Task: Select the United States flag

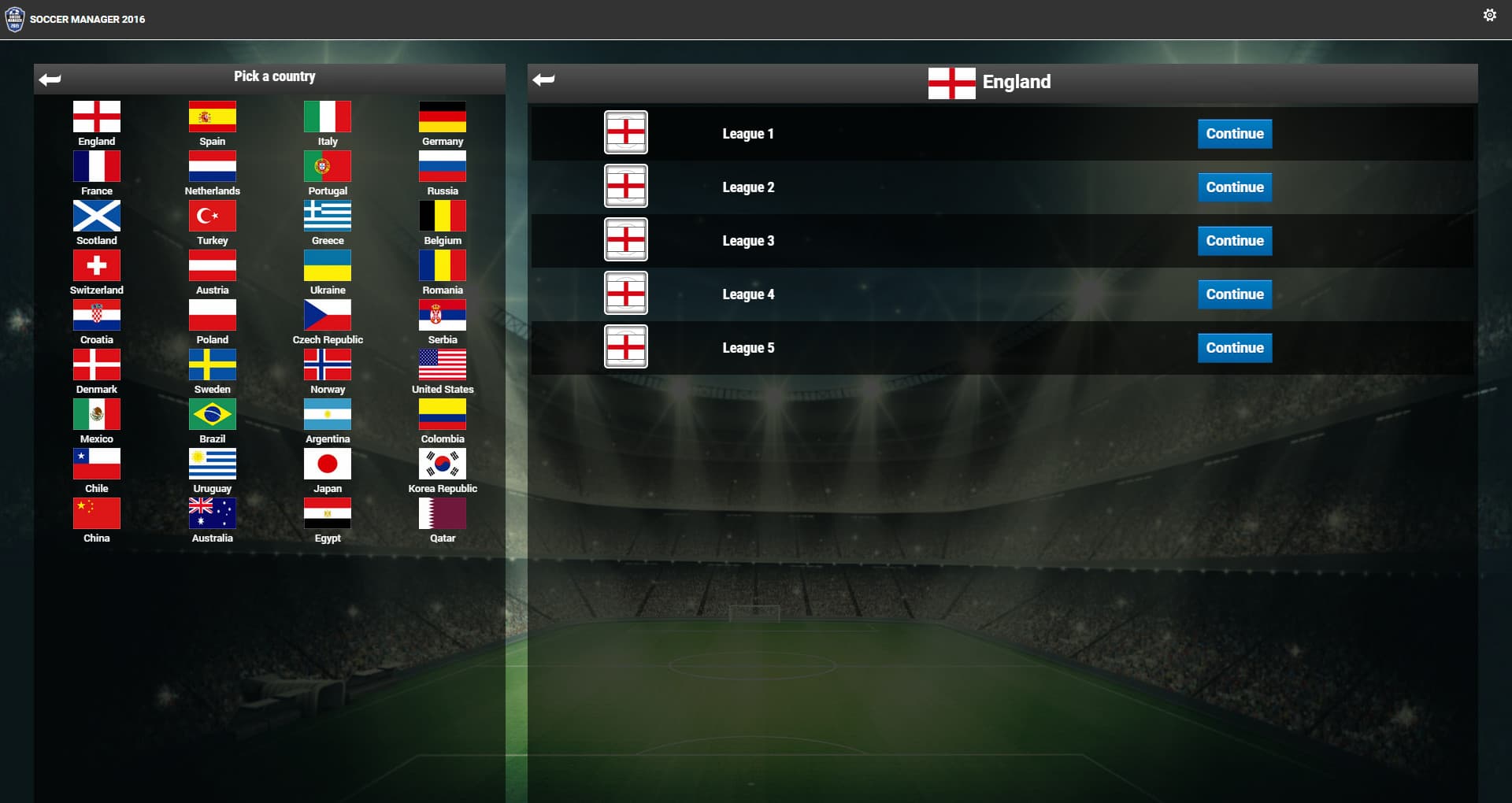Action: (x=443, y=364)
